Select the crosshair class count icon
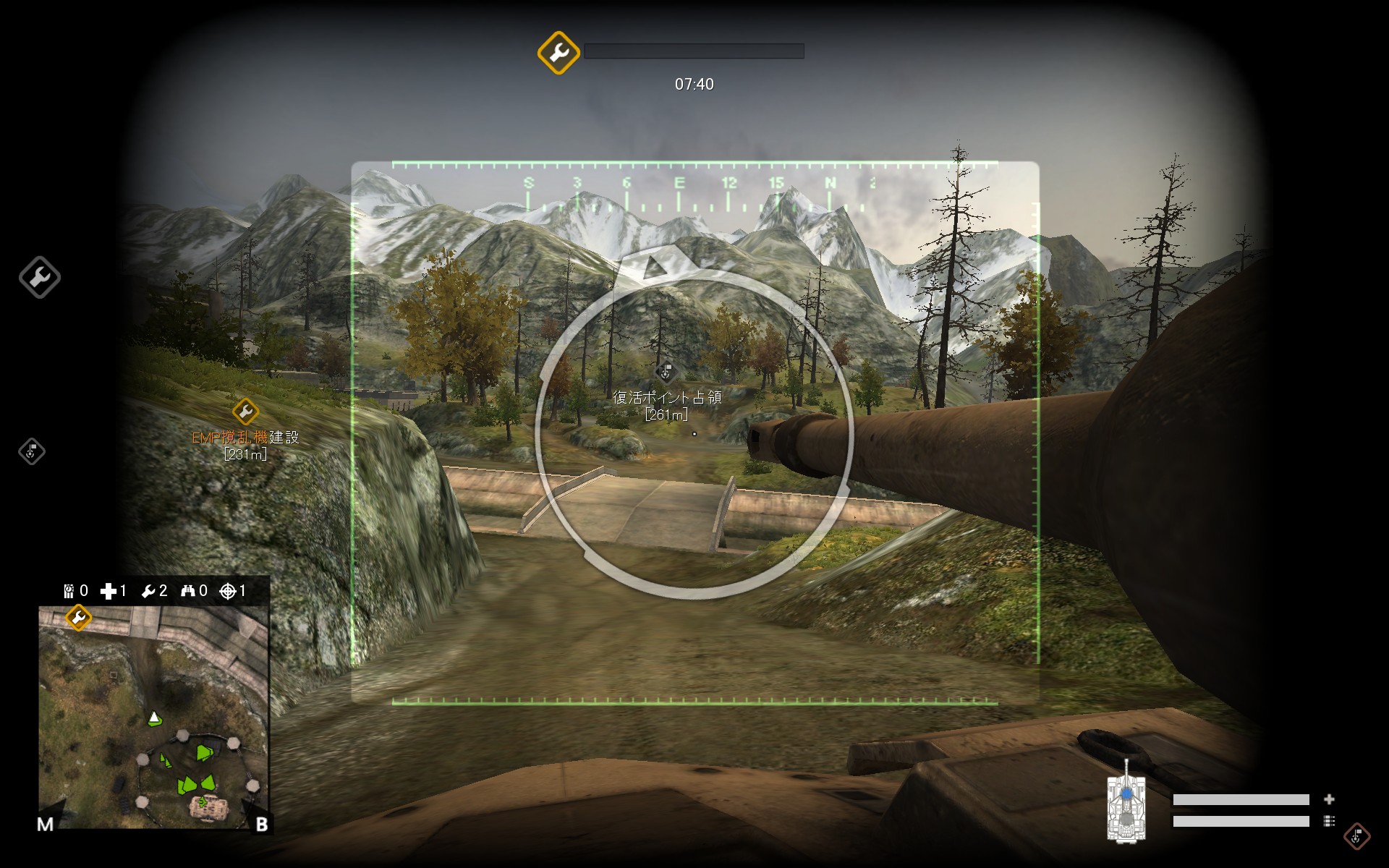The image size is (1389, 868). point(228,592)
